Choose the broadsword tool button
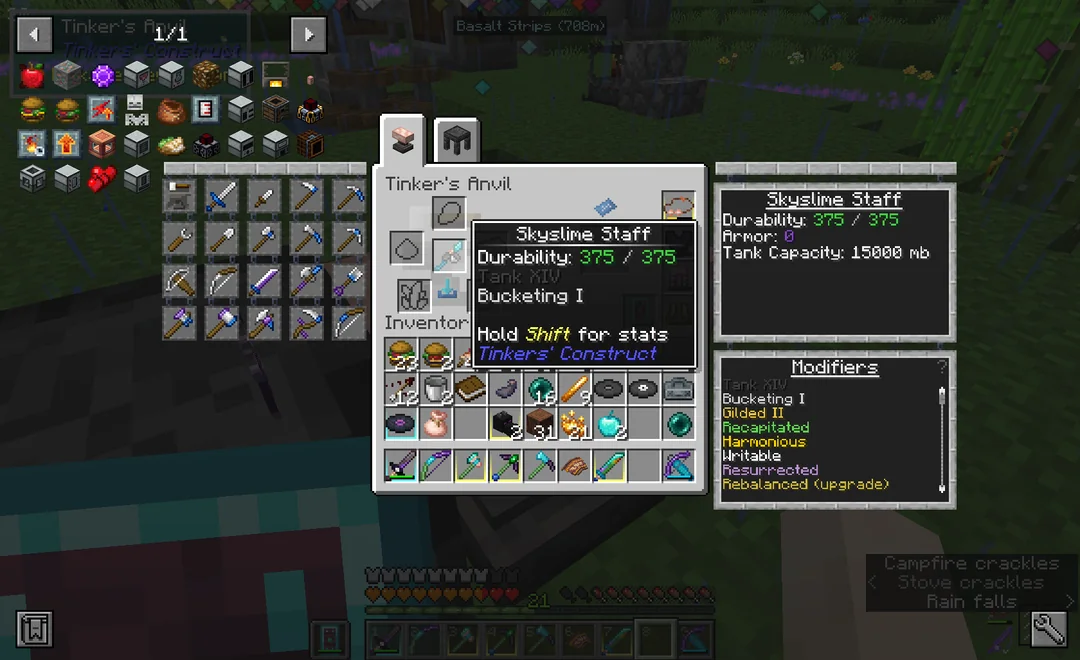 click(x=223, y=196)
